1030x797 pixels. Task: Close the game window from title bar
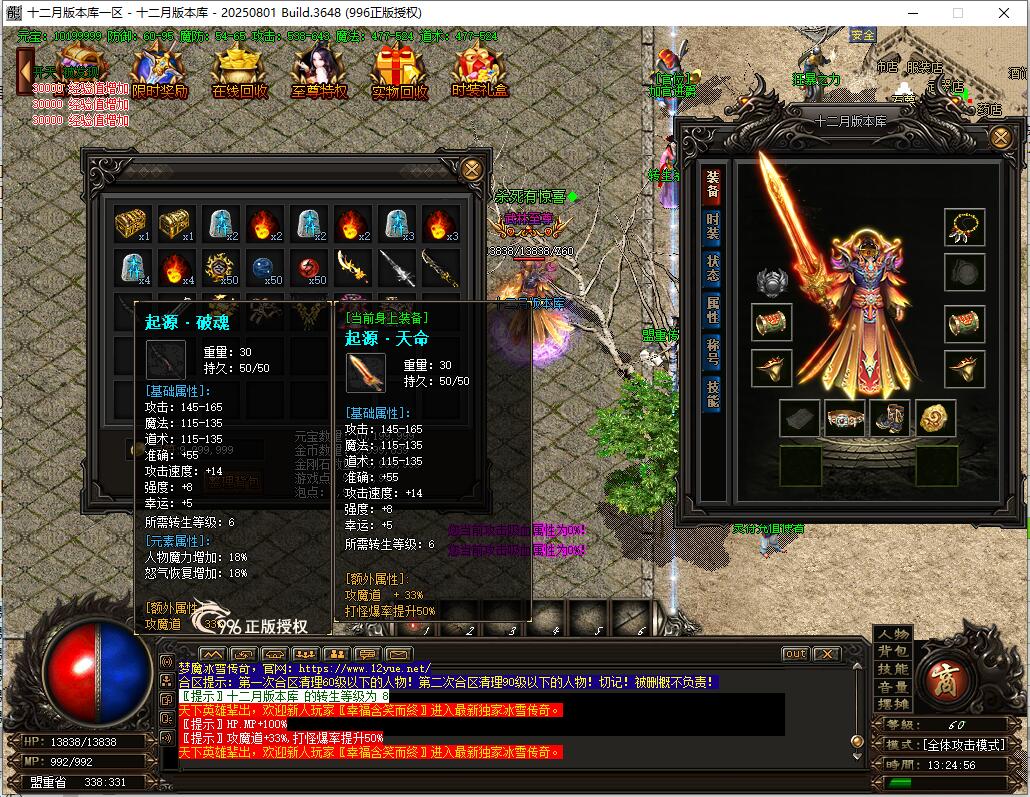[x=1003, y=13]
